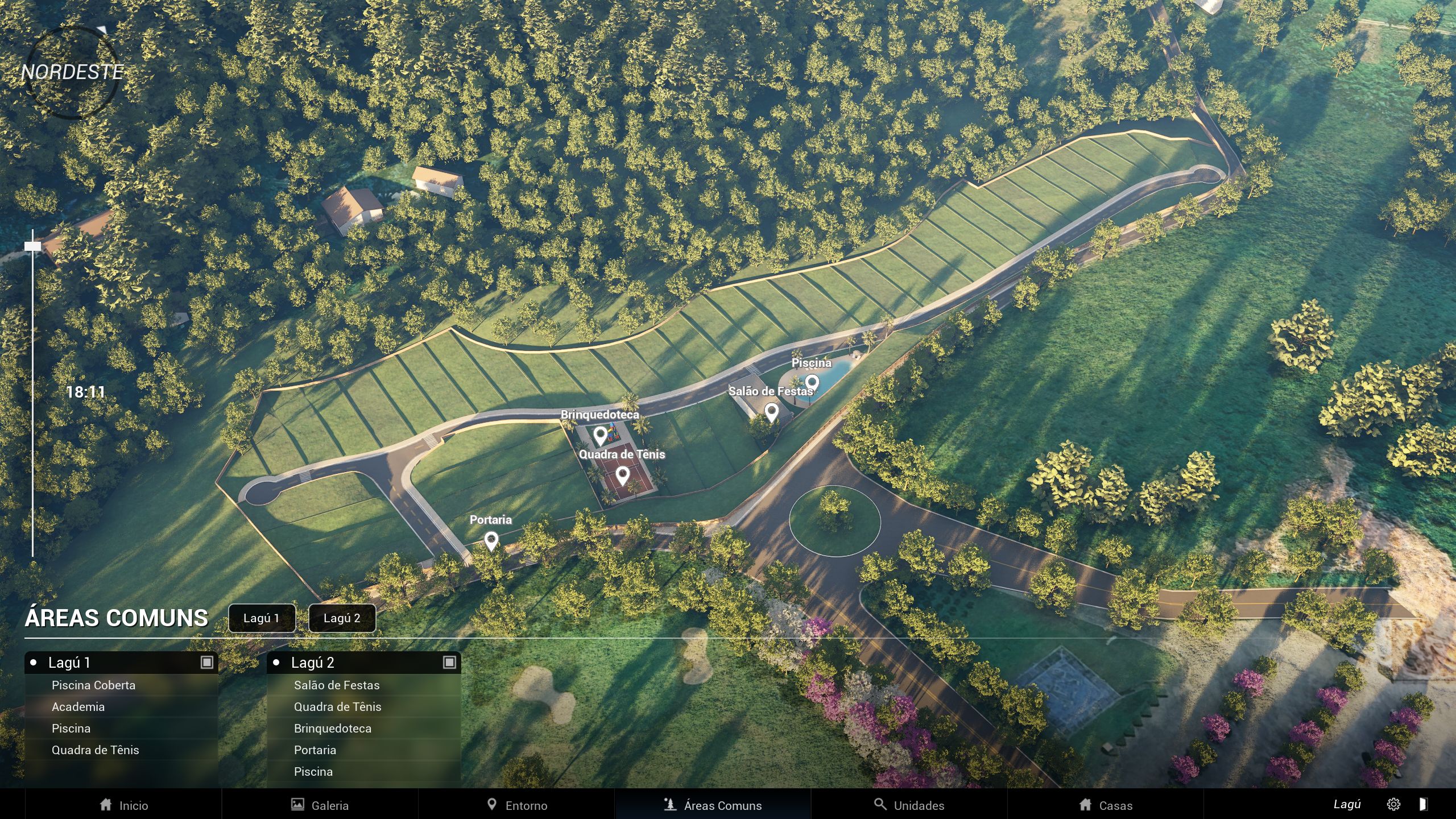Select Academia in the Lagú 1 list
The width and height of the screenshot is (1456, 819).
78,707
